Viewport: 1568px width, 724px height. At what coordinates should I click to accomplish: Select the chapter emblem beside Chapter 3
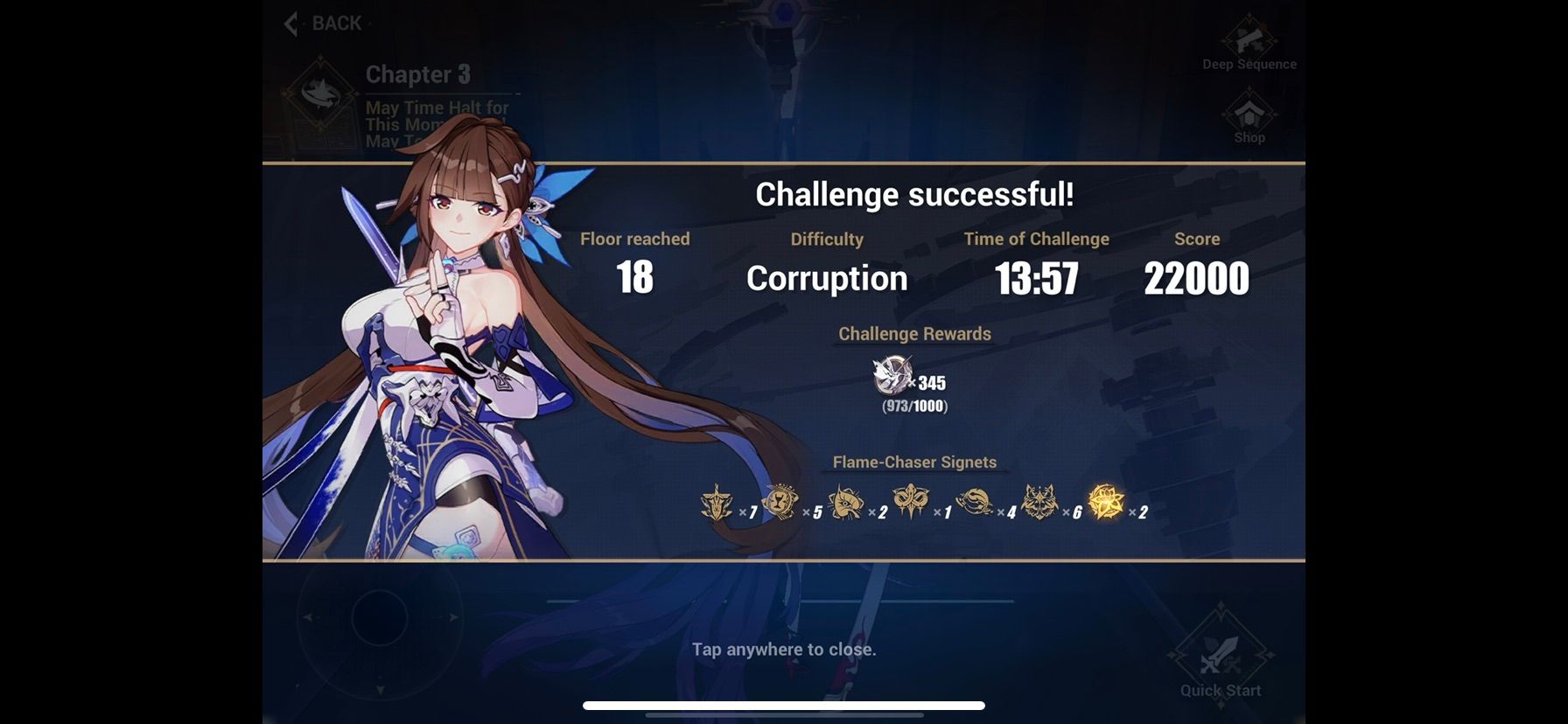coord(321,92)
